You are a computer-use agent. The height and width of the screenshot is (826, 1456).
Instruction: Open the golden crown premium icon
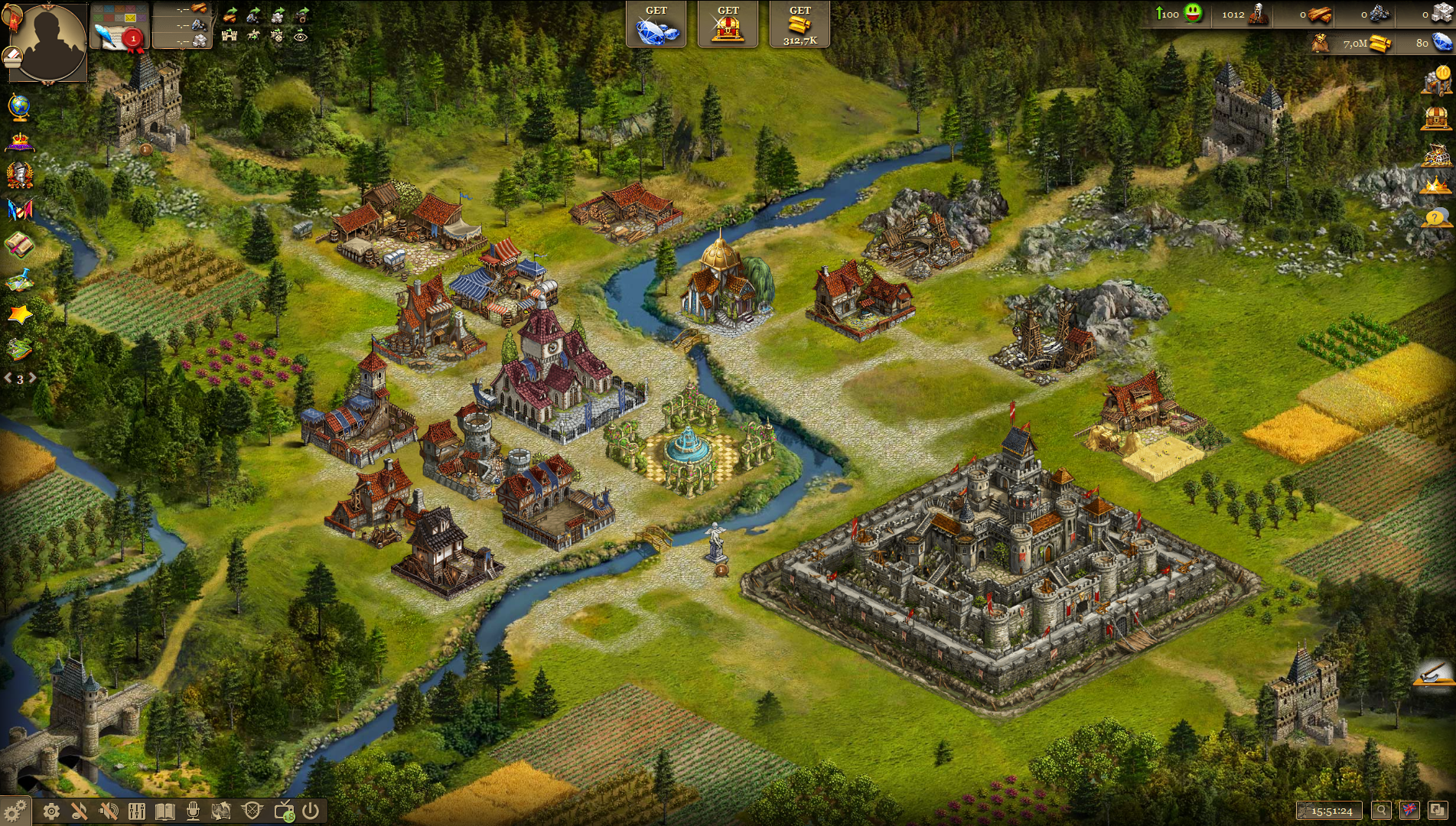pos(1435,185)
